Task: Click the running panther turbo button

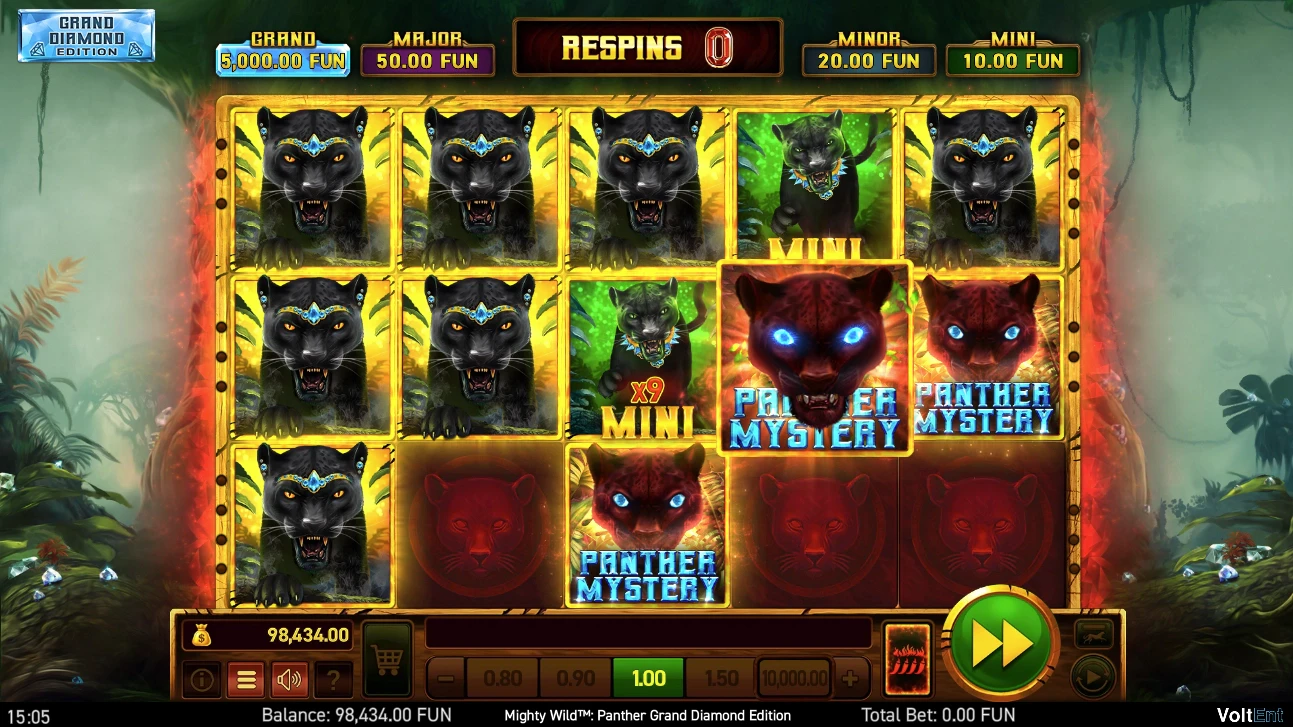Action: [1093, 633]
